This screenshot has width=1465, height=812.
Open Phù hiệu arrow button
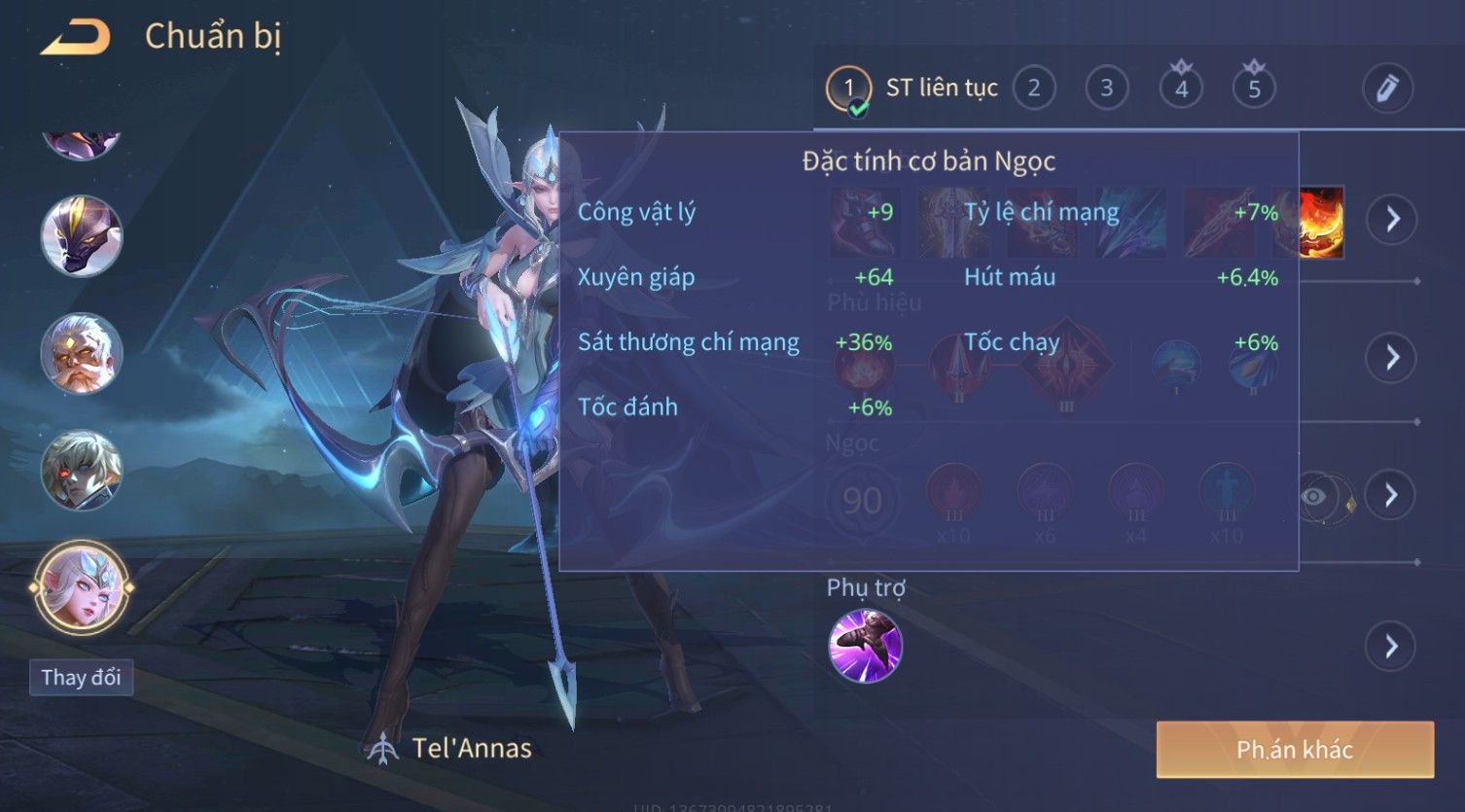point(1392,358)
